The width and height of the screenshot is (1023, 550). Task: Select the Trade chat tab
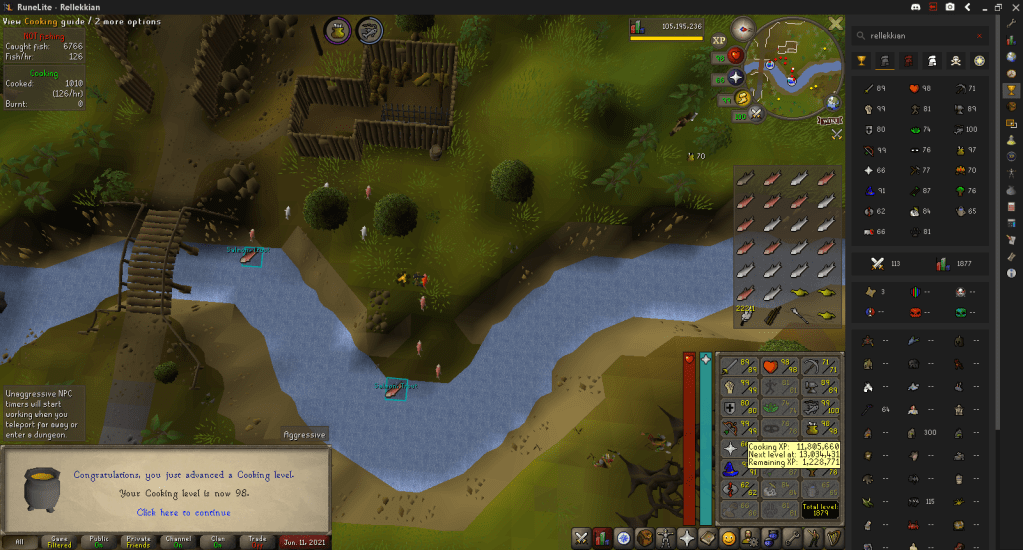[257, 541]
